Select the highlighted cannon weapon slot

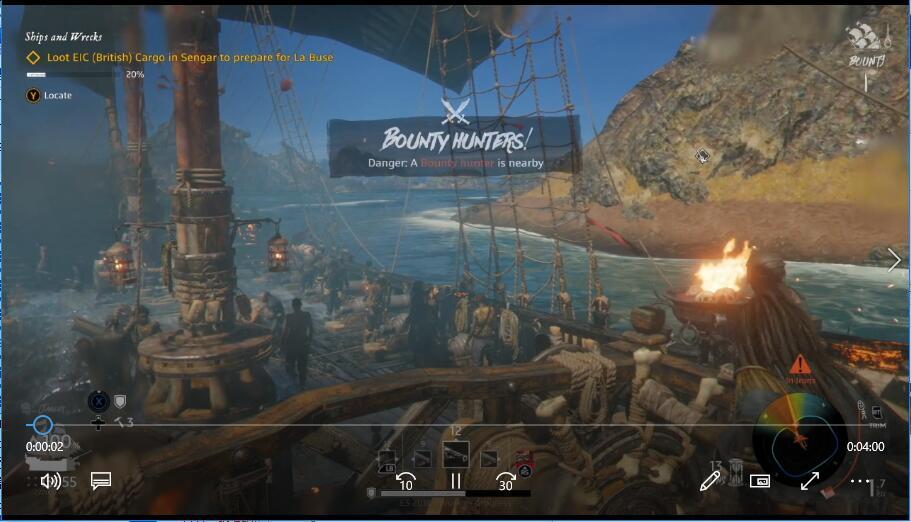click(455, 456)
